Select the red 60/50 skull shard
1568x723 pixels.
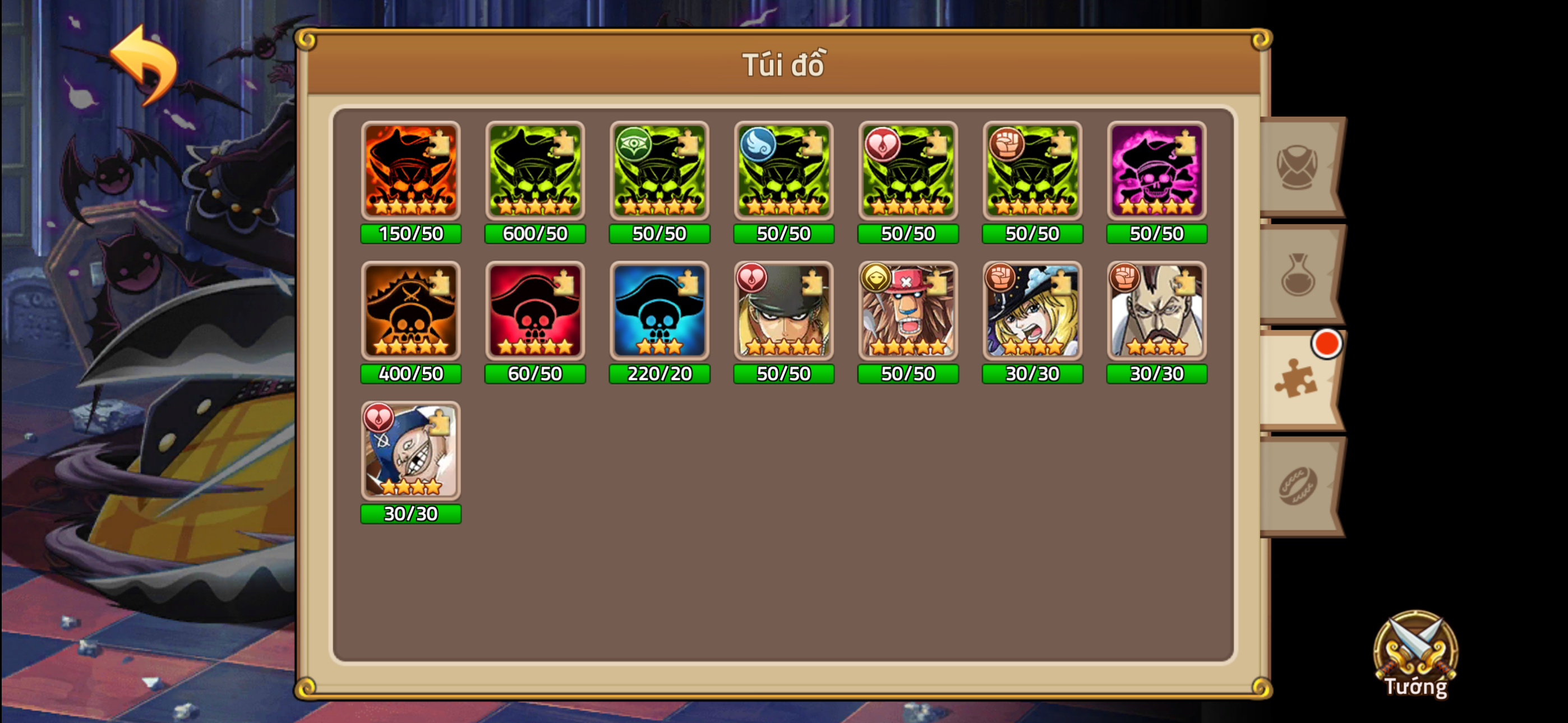[535, 312]
